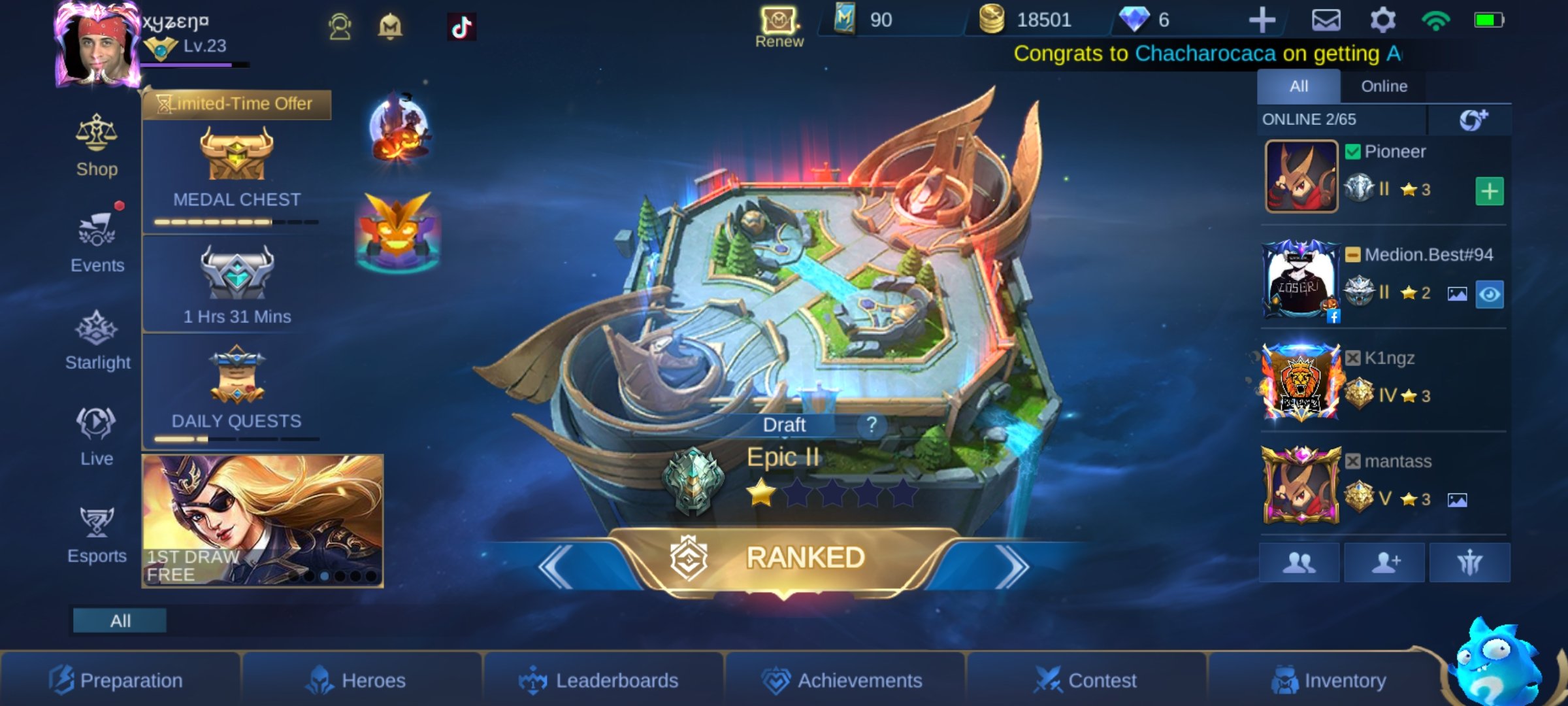This screenshot has width=1568, height=706.
Task: Open the Shop menu
Action: 97,146
